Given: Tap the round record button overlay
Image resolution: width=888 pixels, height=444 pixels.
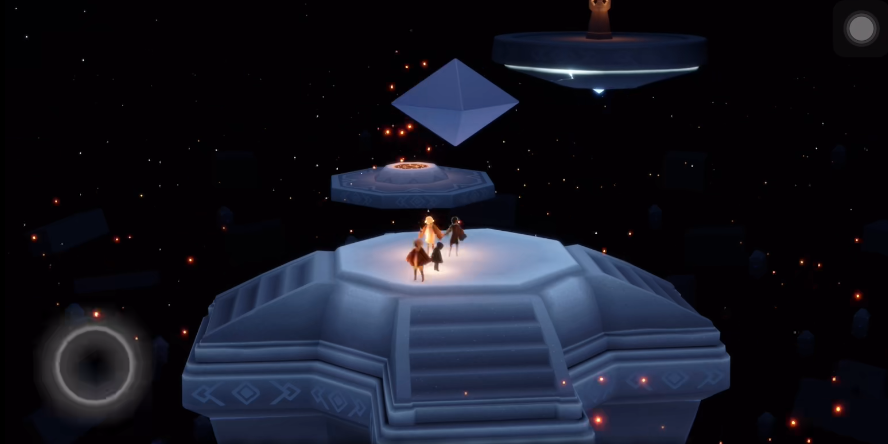Looking at the screenshot, I should click(x=861, y=28).
